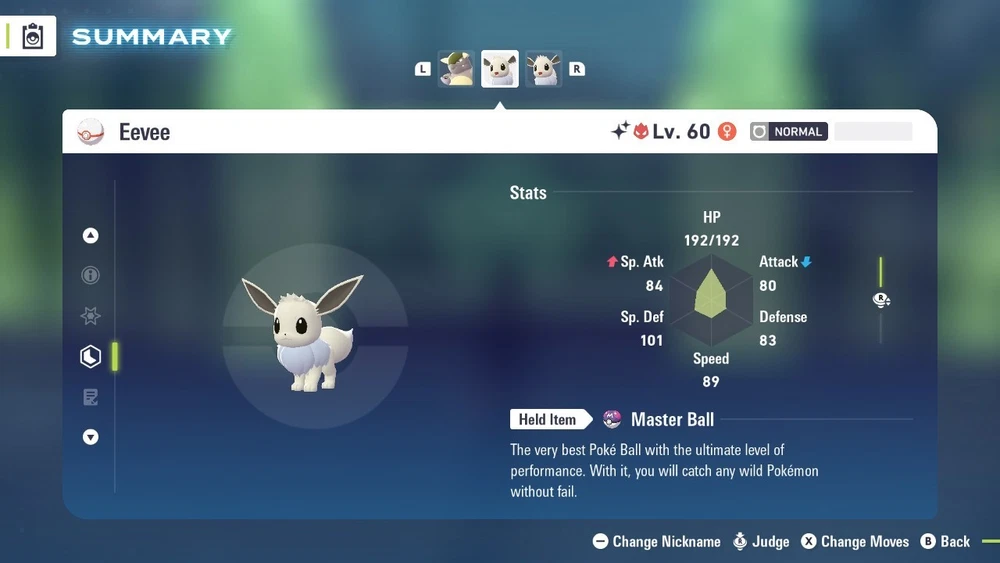Select the capped Pokémon party thumbnail
The image size is (1000, 563).
tap(456, 69)
